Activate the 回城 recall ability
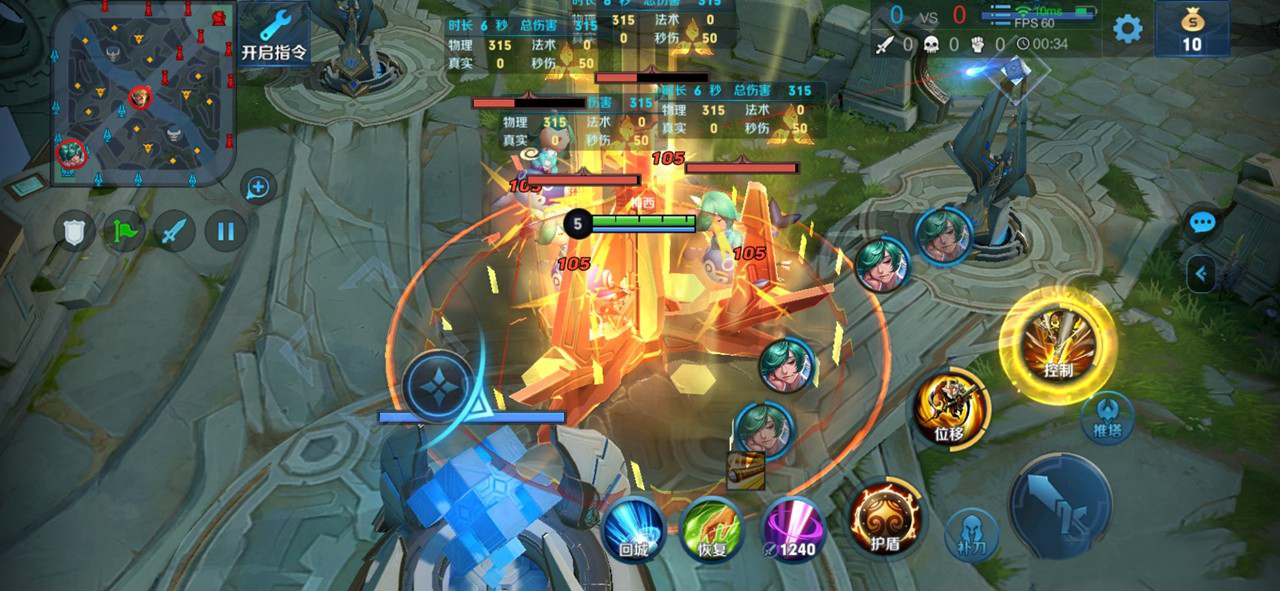The image size is (1280, 591). [634, 529]
